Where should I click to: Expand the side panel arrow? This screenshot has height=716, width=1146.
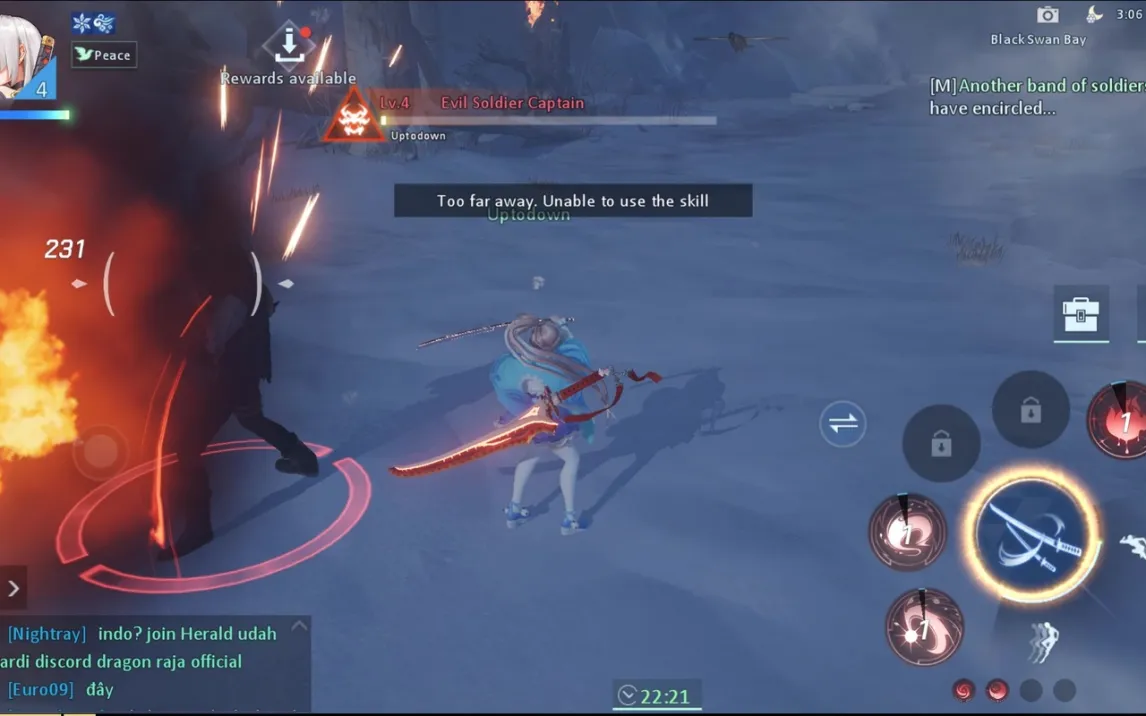13,589
